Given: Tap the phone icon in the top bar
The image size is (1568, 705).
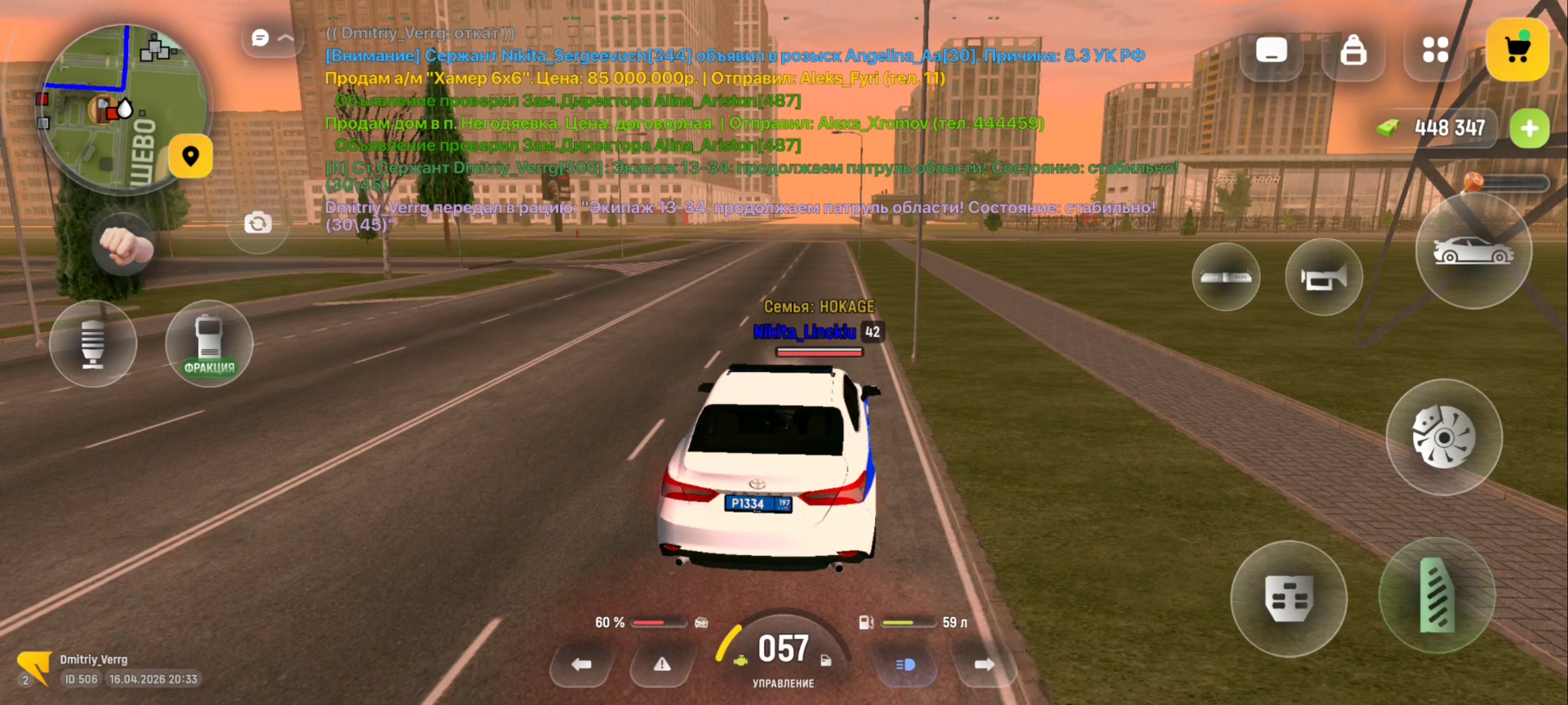Looking at the screenshot, I should [1271, 50].
